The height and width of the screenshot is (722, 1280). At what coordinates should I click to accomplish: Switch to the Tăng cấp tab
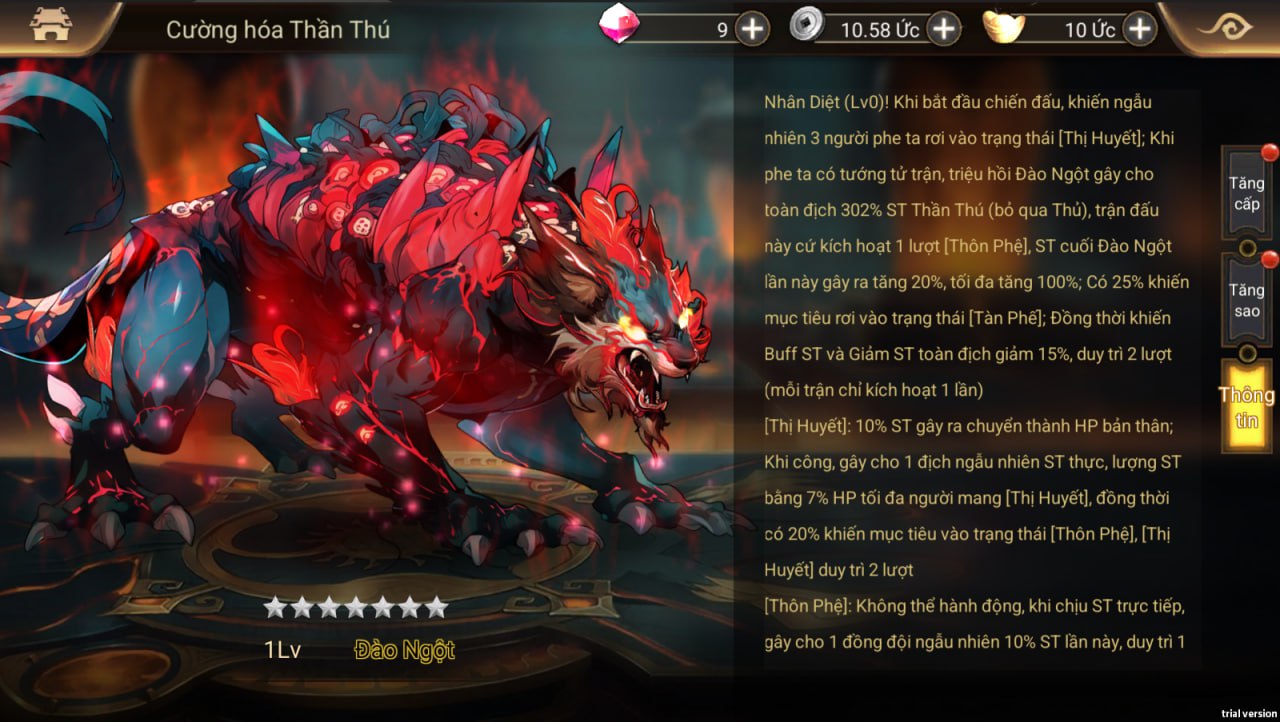[x=1246, y=194]
